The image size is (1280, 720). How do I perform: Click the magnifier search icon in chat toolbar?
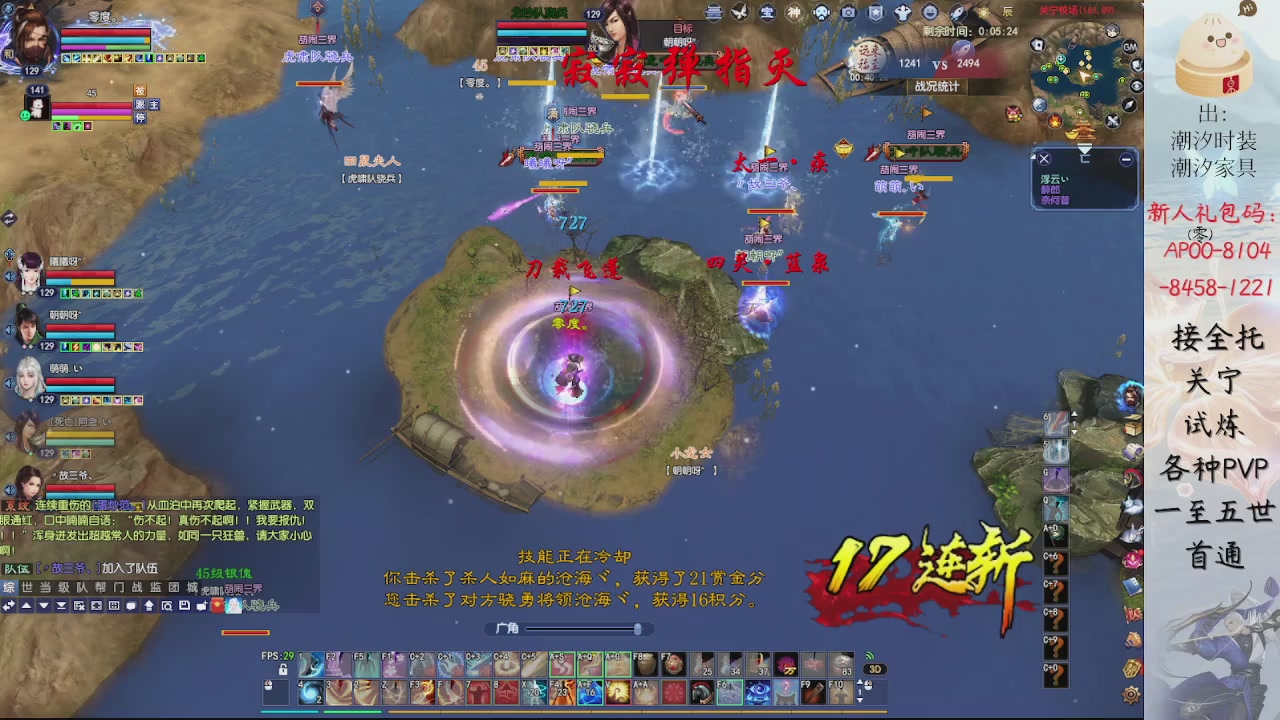(165, 605)
